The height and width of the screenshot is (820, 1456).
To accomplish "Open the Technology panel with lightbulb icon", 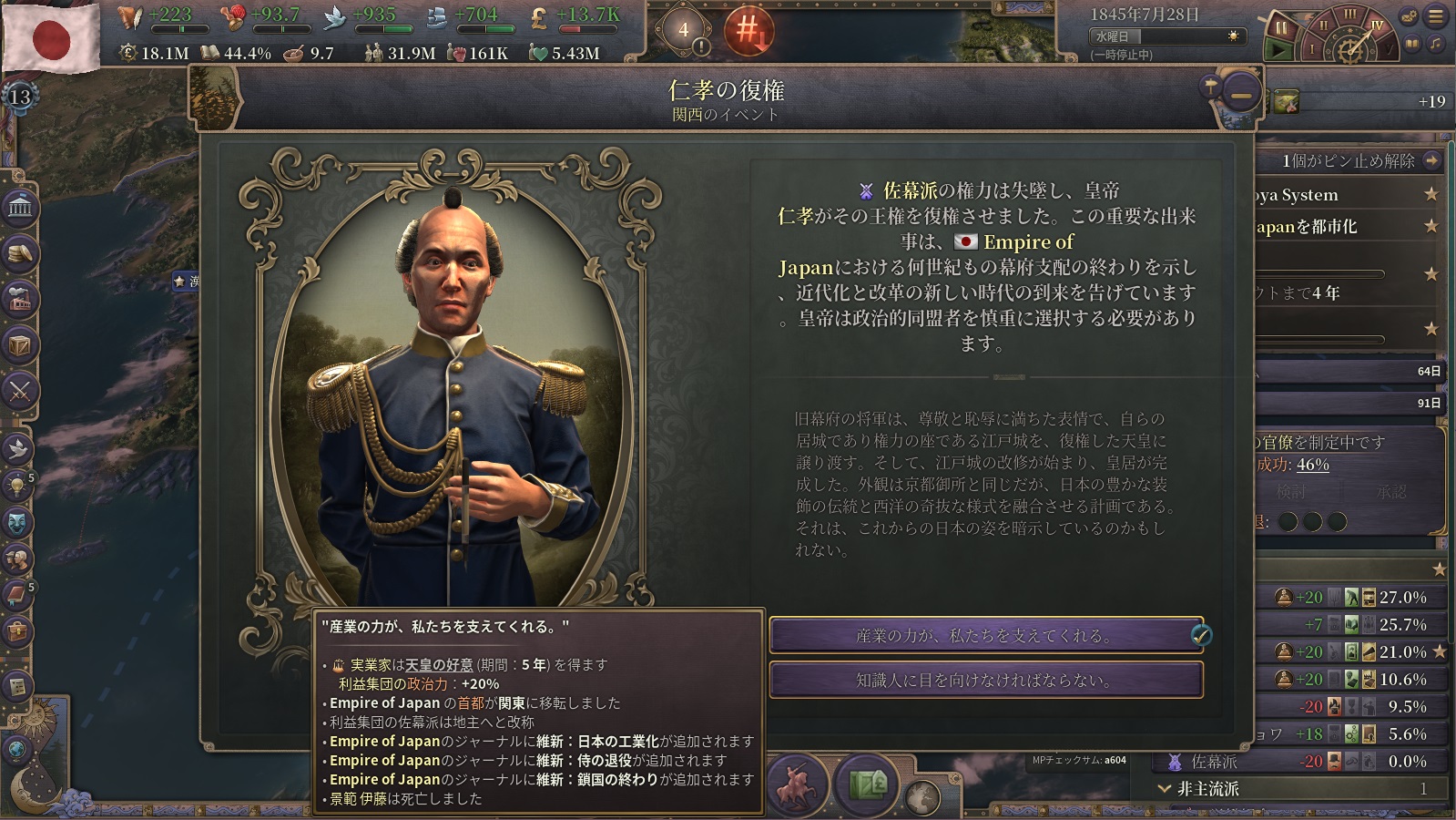I will tap(17, 485).
